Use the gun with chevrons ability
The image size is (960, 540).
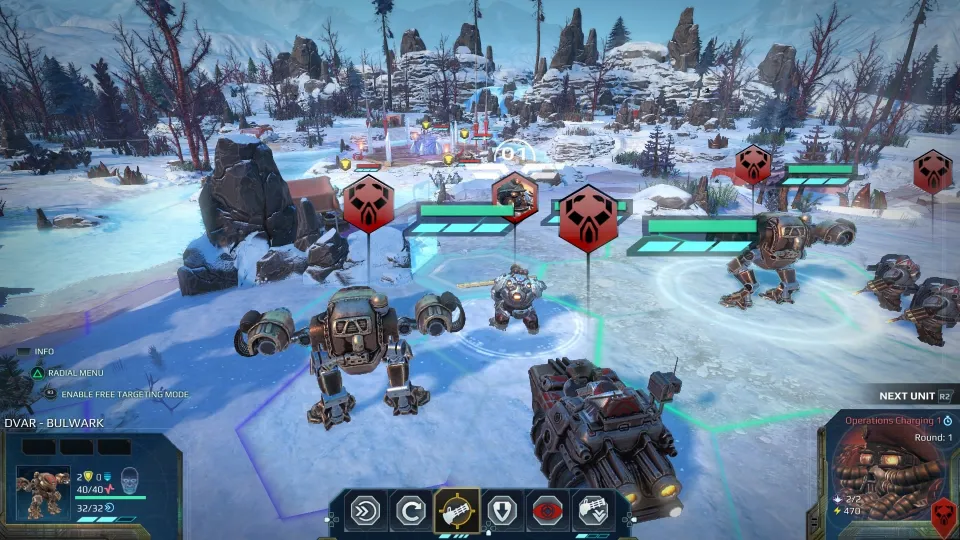coord(594,511)
